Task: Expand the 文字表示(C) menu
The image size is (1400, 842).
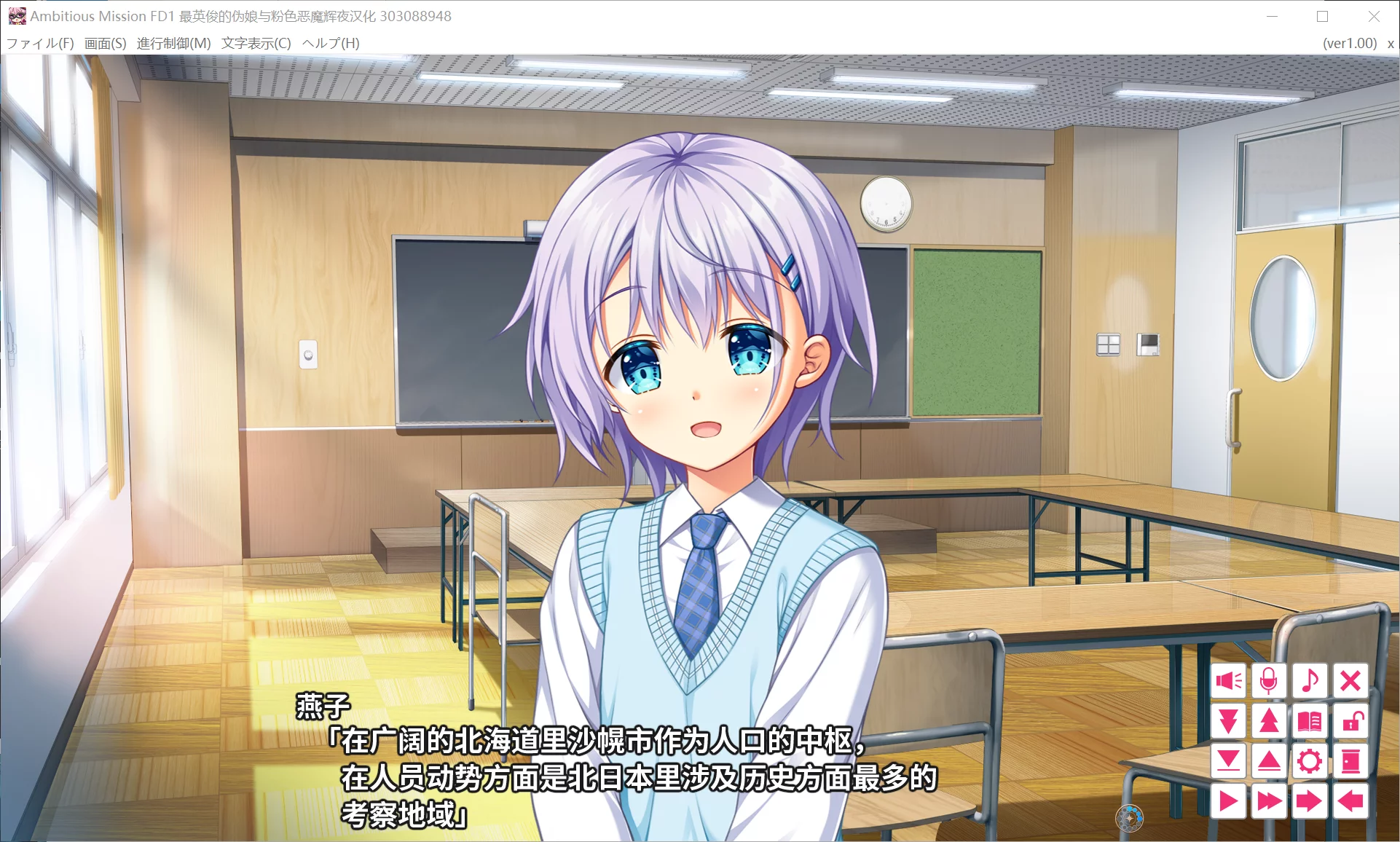Action: pos(256,43)
